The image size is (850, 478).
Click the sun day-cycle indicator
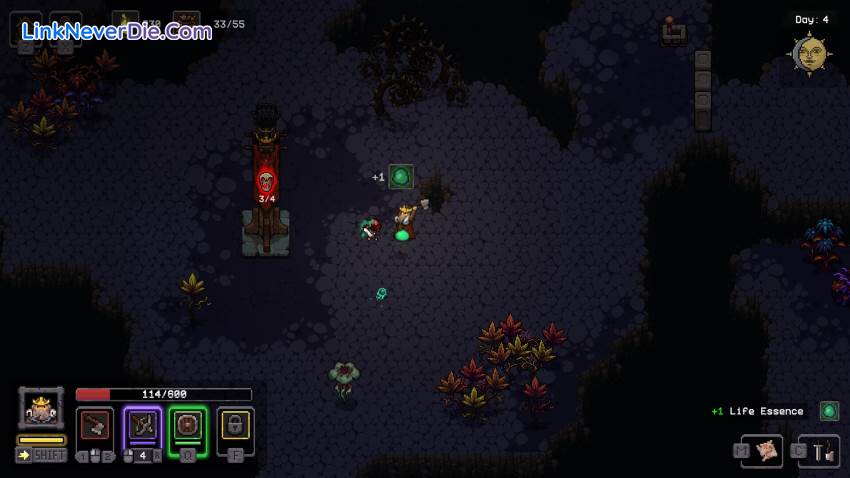810,53
